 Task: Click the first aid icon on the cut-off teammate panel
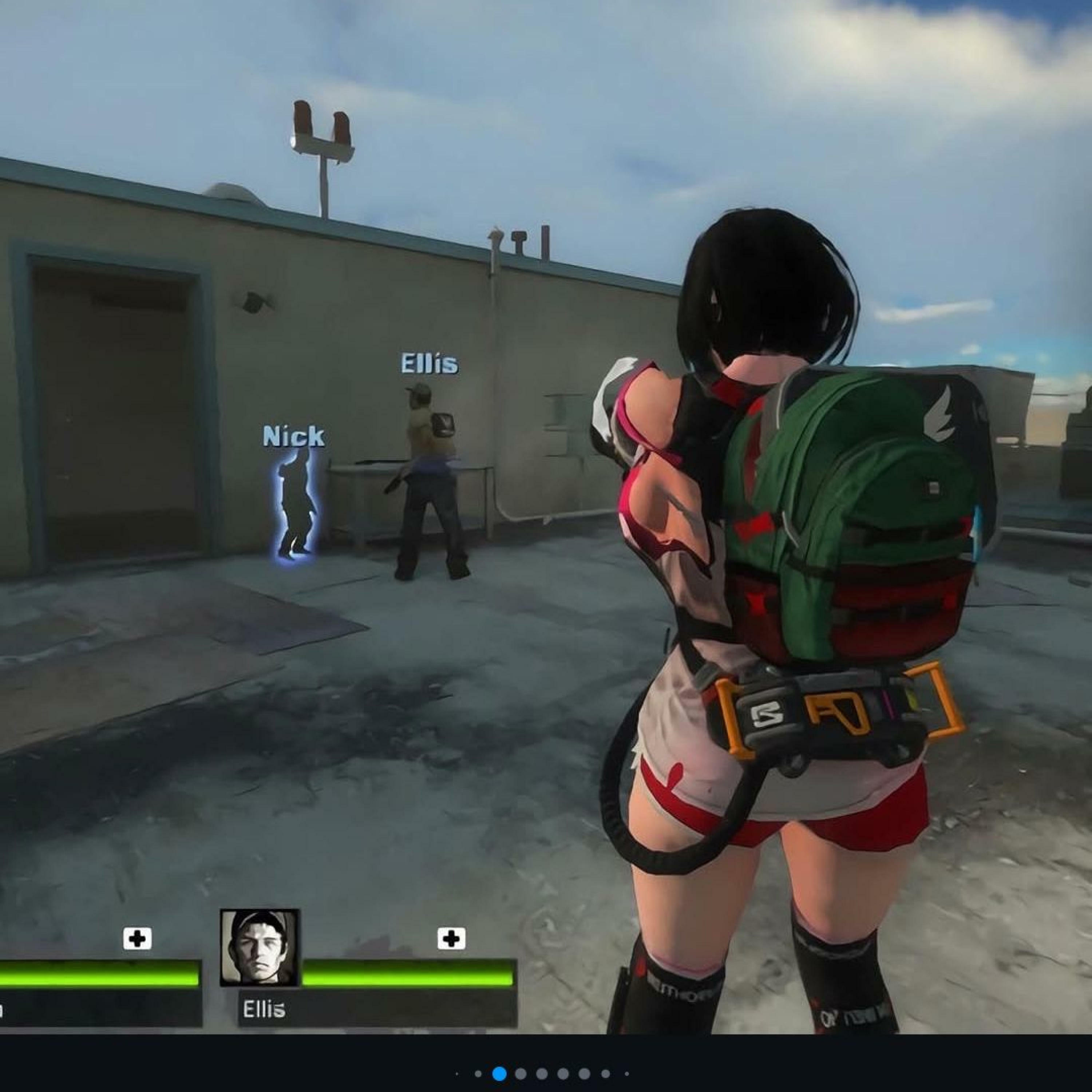coord(137,939)
